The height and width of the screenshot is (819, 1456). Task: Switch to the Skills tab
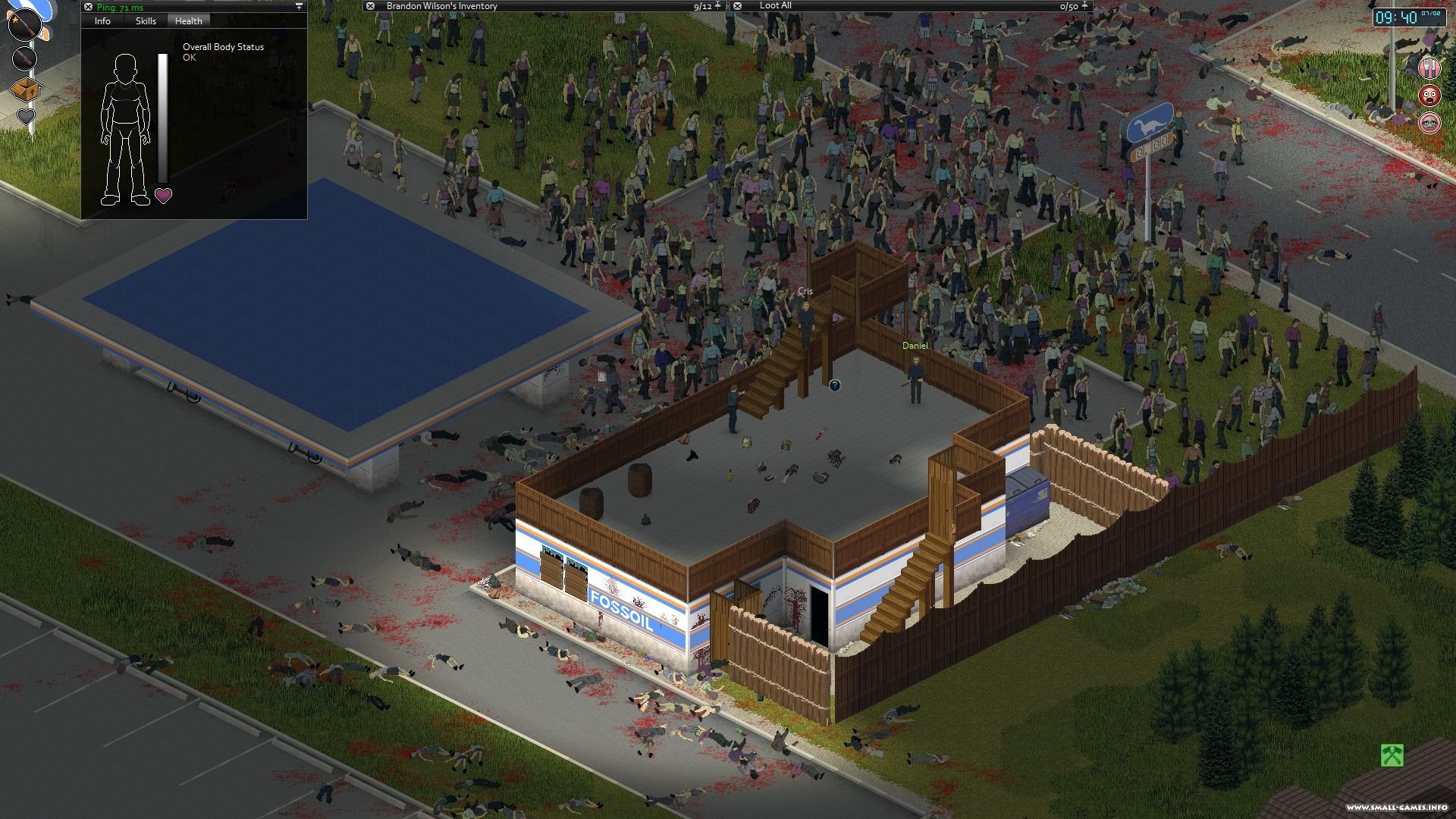[x=146, y=21]
